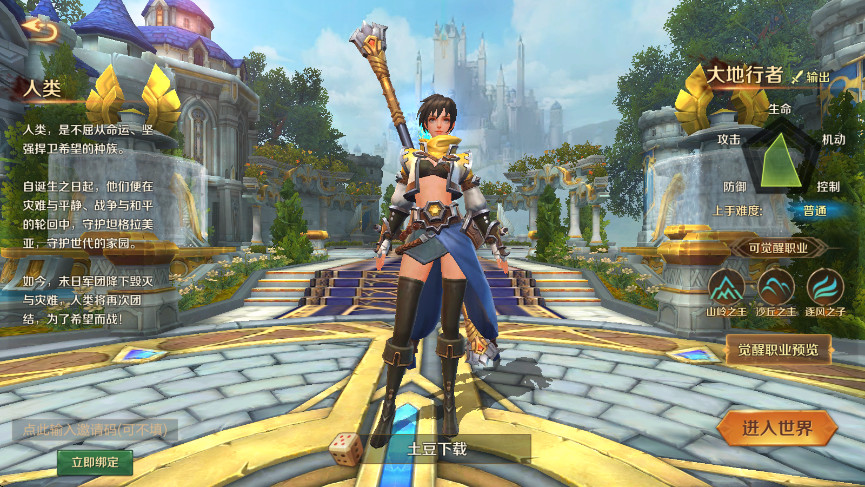Pick the 逐风之子 awakening class icon

click(825, 287)
